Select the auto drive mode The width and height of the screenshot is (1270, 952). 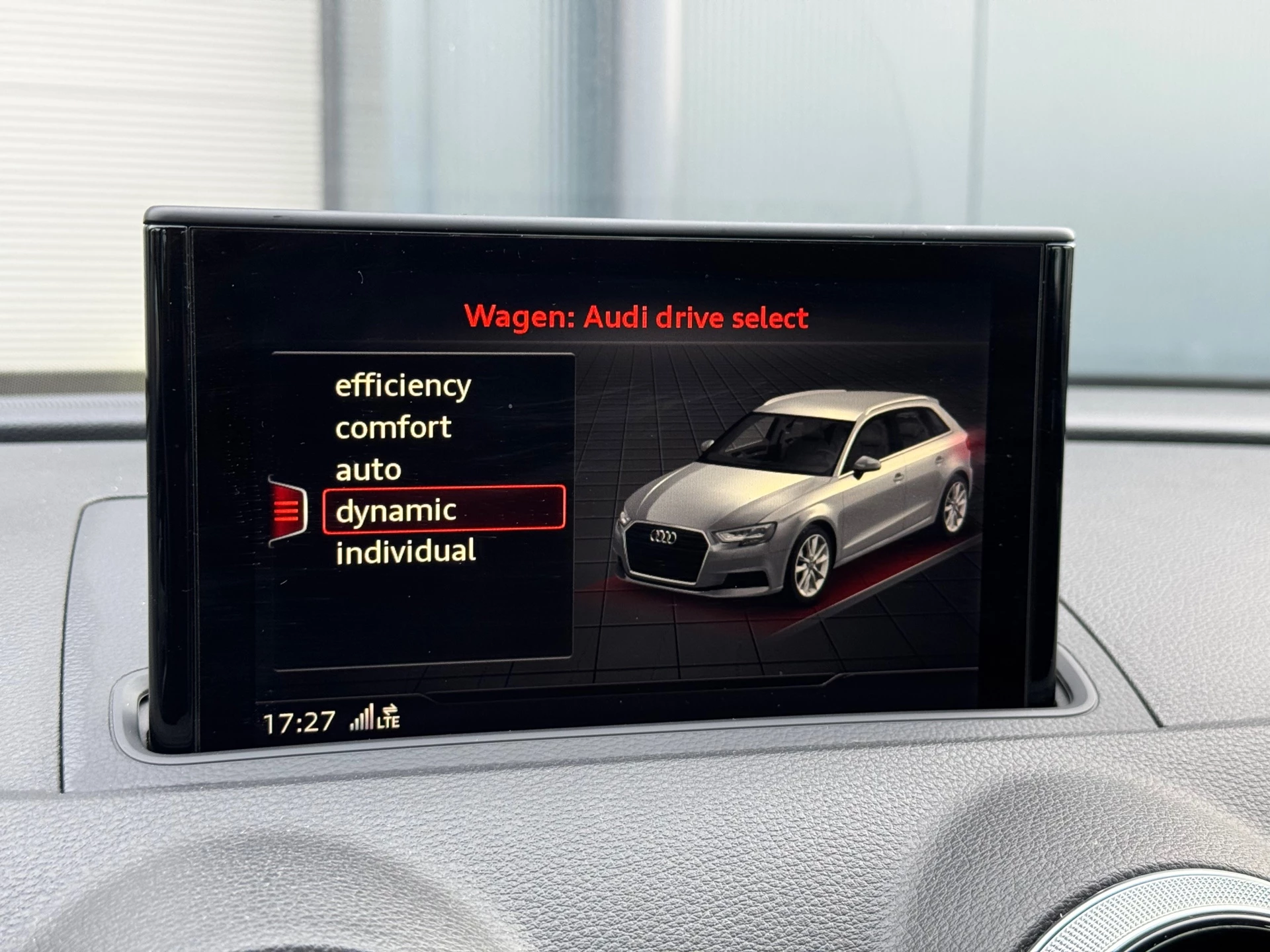pos(368,469)
